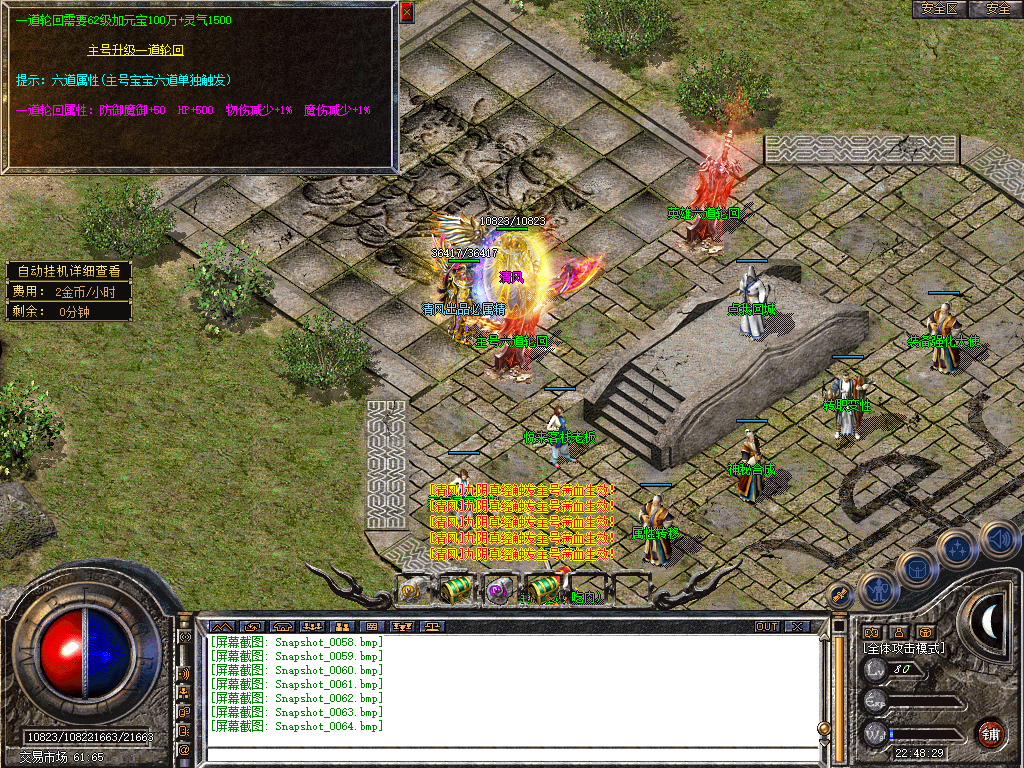The height and width of the screenshot is (768, 1024).
Task: Click the scales icon in chat toolbar
Action: [x=433, y=626]
